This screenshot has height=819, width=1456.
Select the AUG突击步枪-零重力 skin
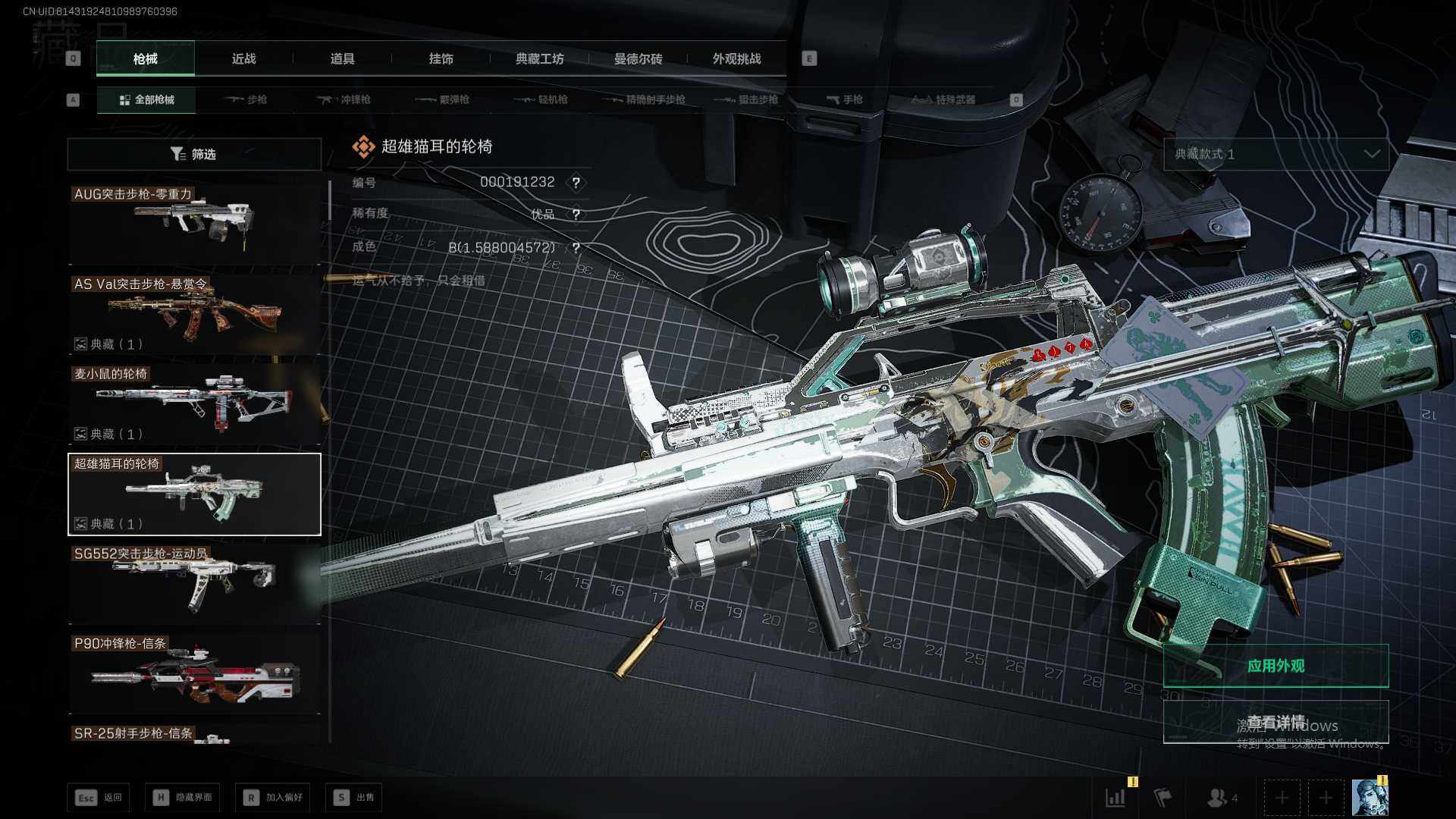pos(194,223)
